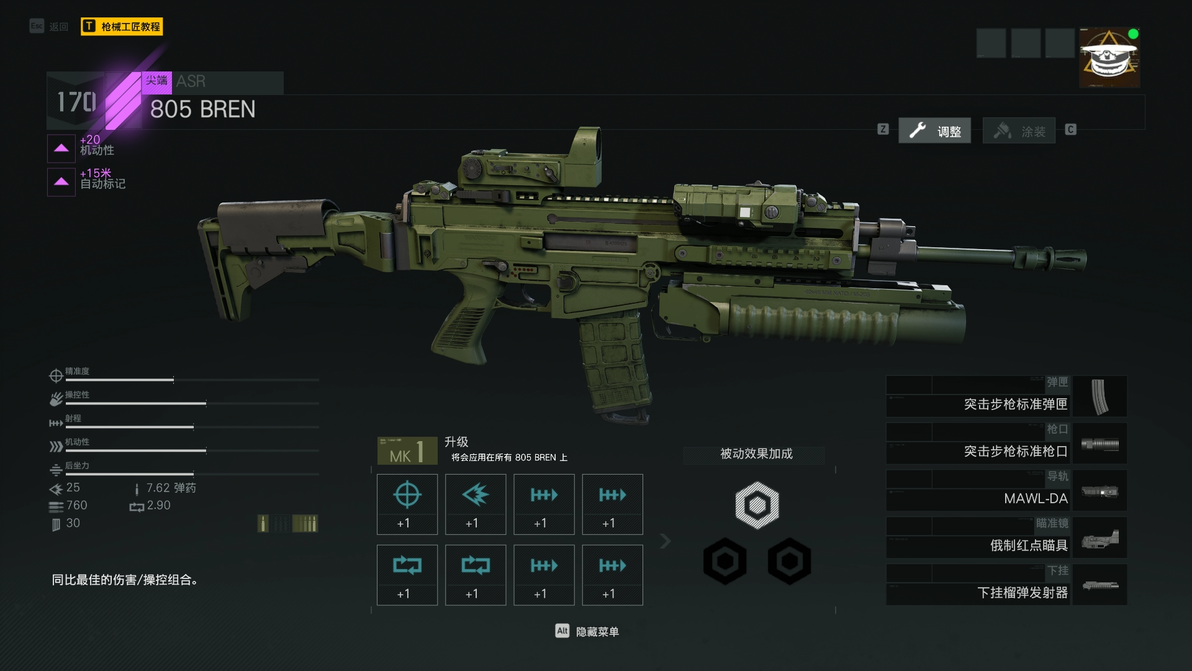Image resolution: width=1192 pixels, height=671 pixels.
Task: Select the 下挂榴弹发射器 underbarrel slot
Action: (1006, 585)
